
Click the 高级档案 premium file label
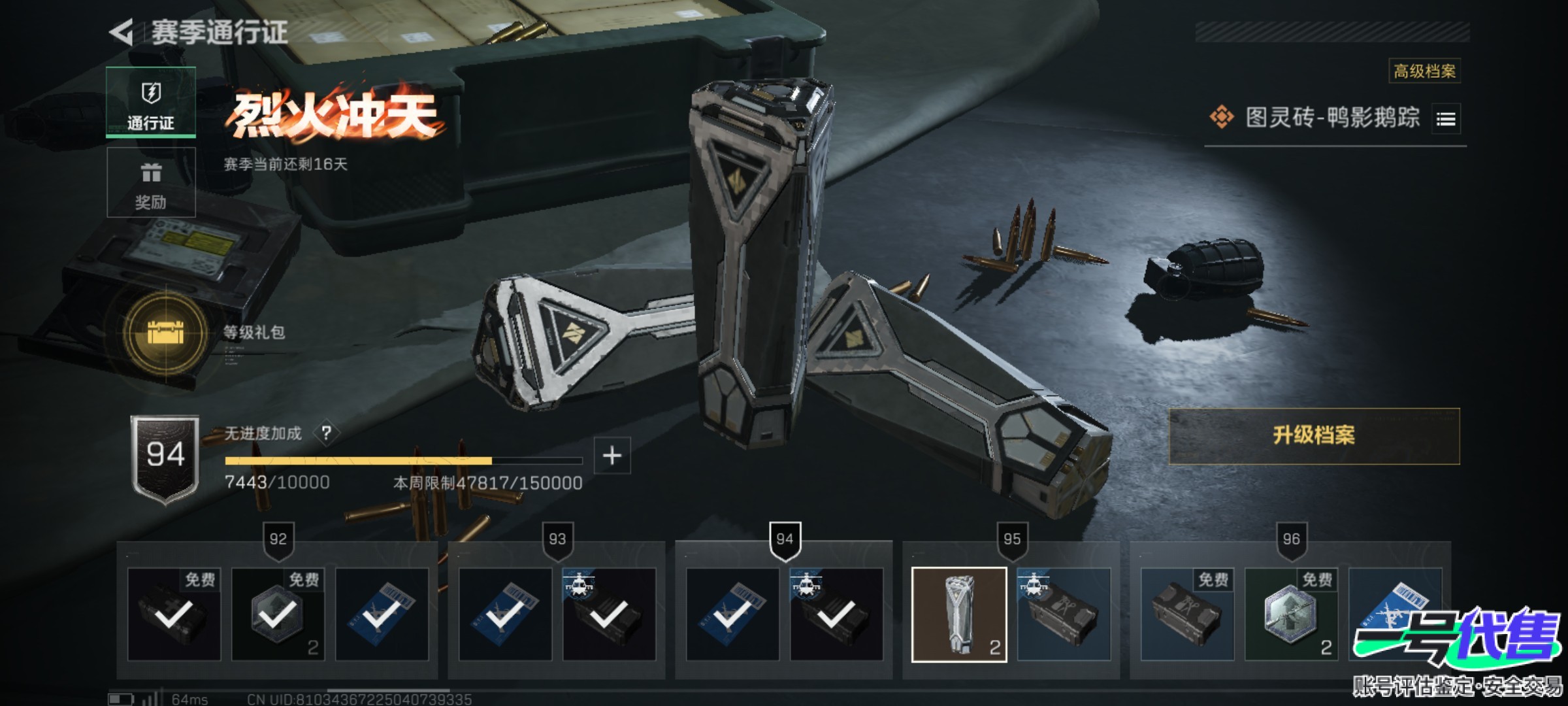(1424, 71)
